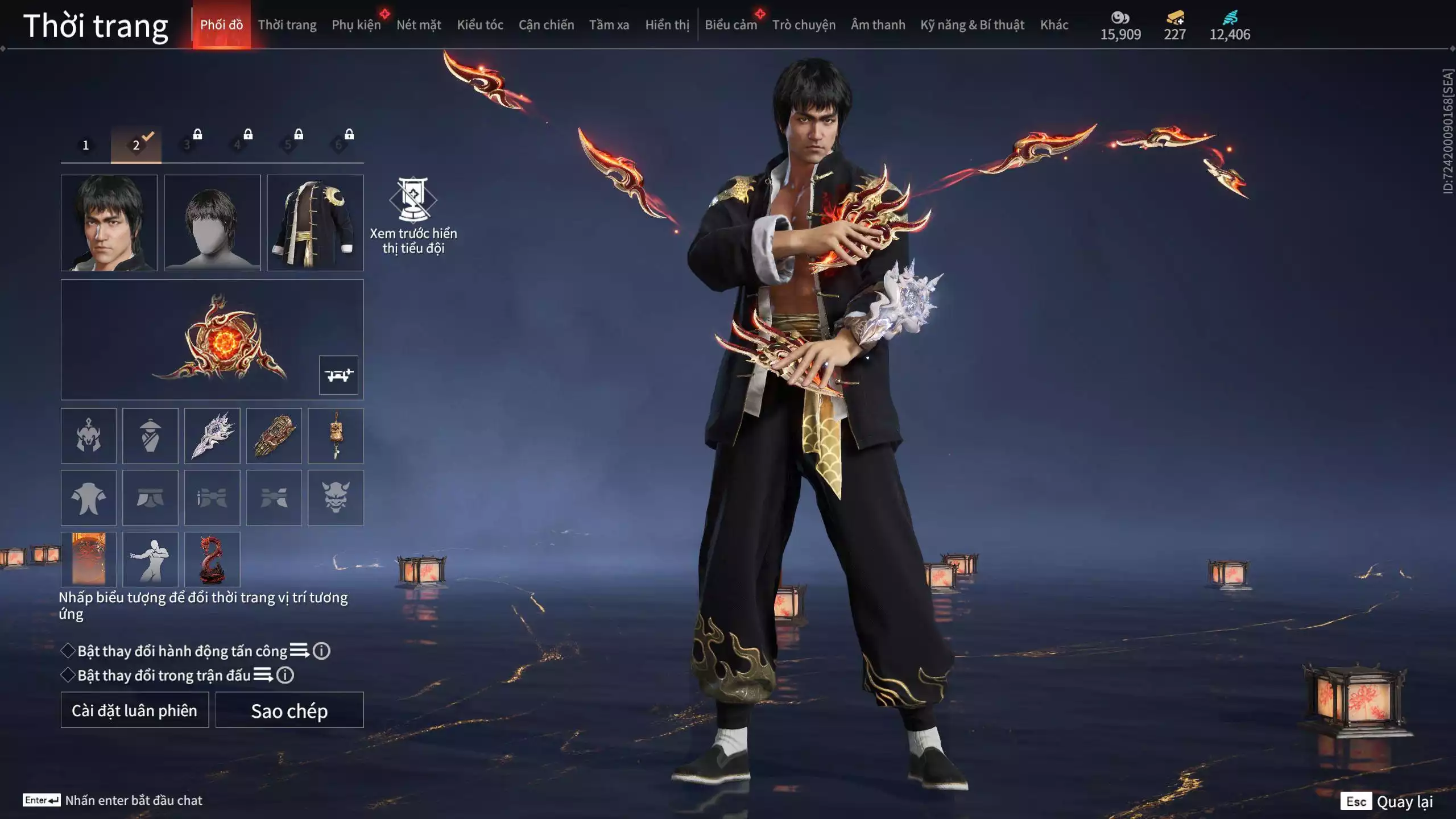Click the Sao chép button

(289, 710)
